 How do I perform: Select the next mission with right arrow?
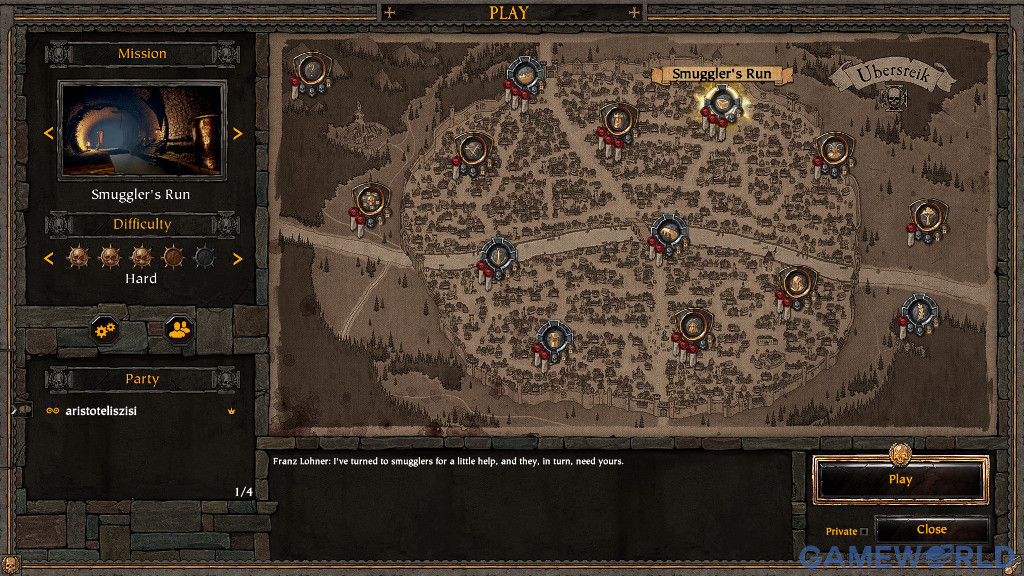237,133
